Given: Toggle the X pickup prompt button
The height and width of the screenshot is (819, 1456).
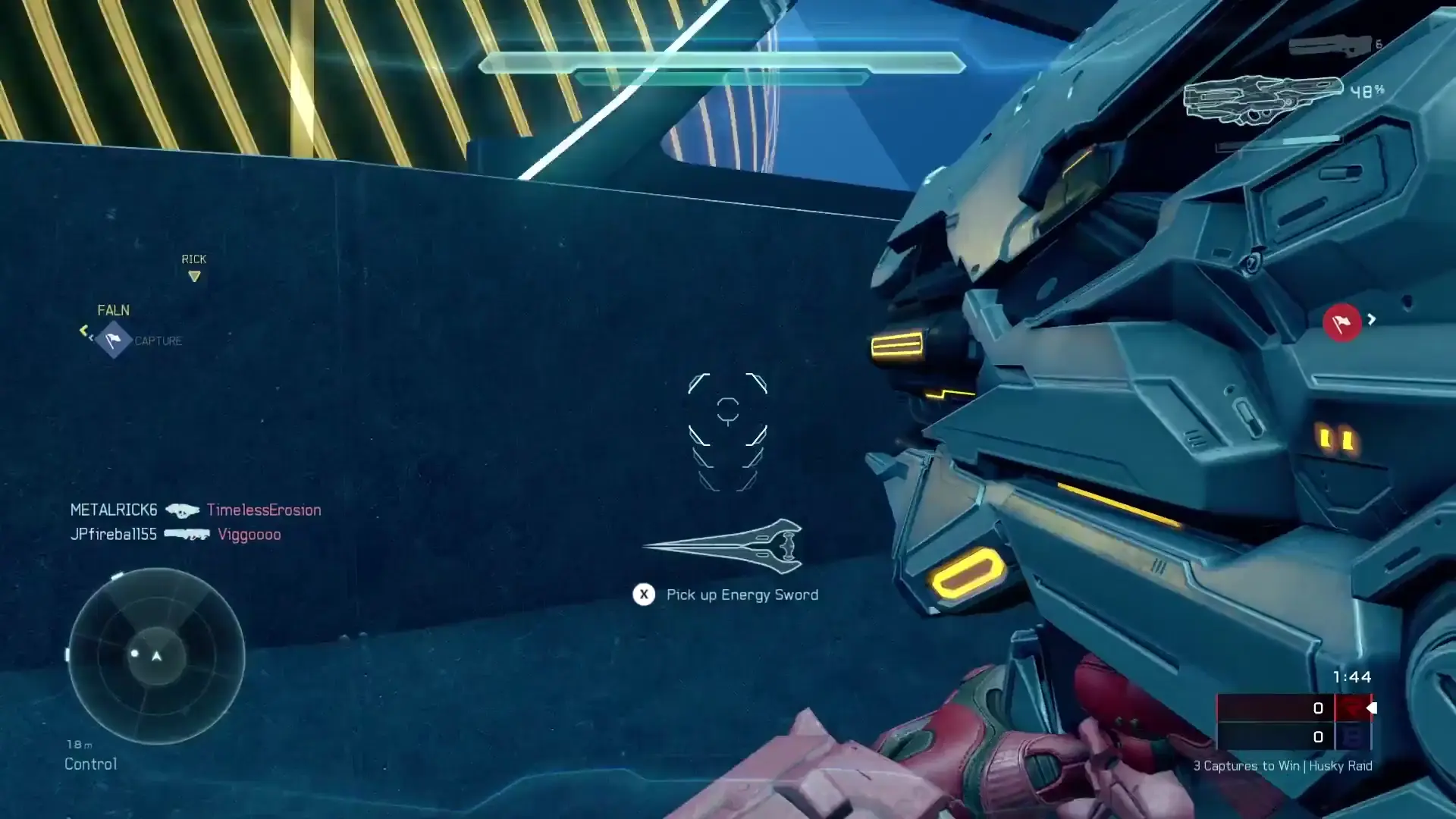Looking at the screenshot, I should point(643,595).
